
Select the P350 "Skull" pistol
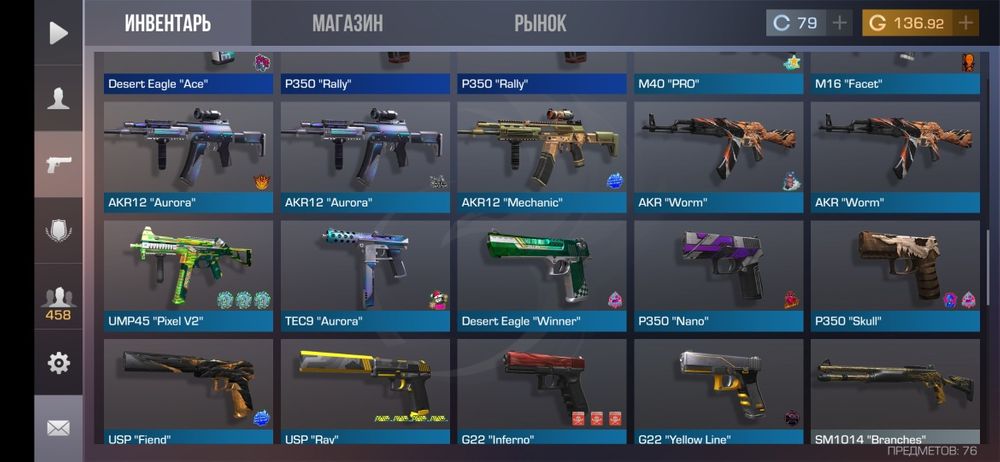[896, 276]
